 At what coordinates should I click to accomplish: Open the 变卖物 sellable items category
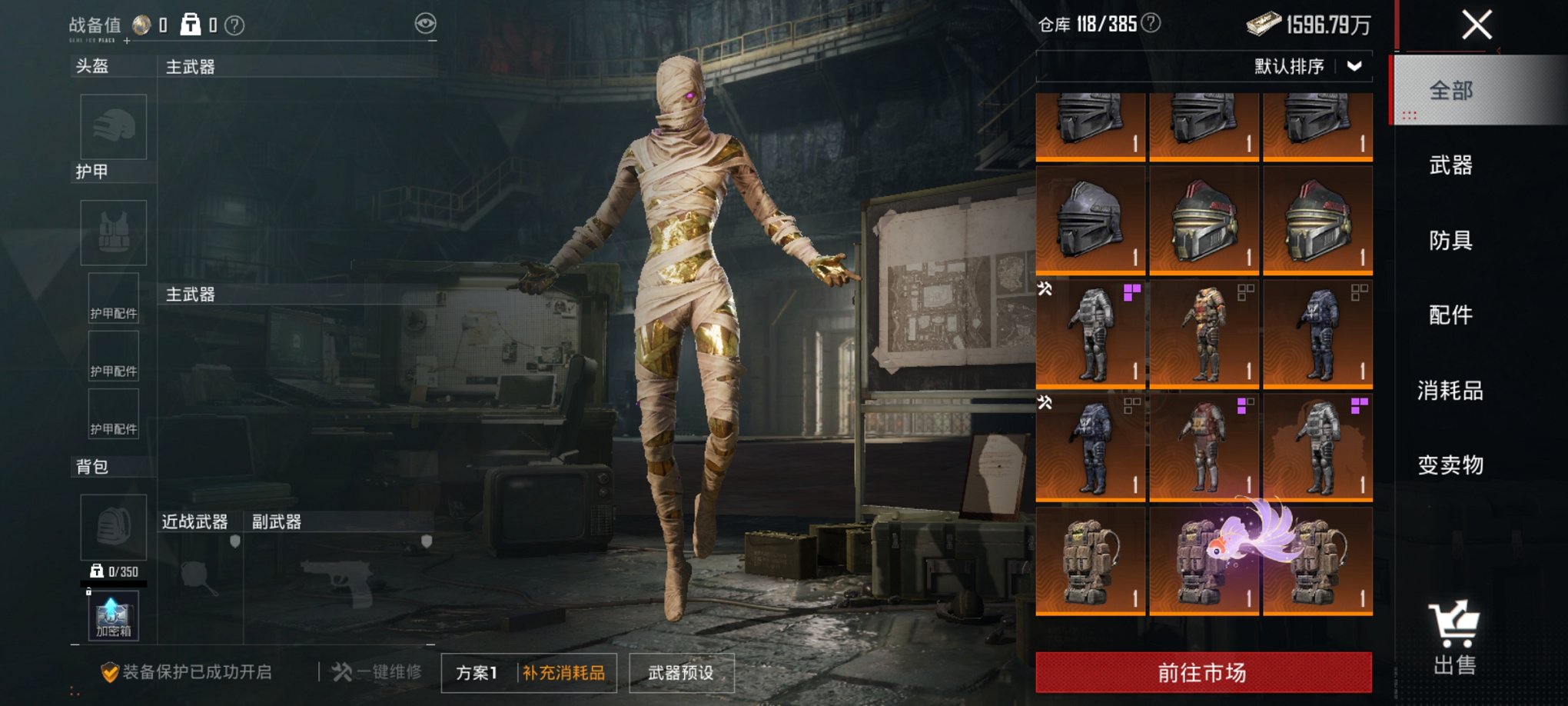click(1452, 464)
